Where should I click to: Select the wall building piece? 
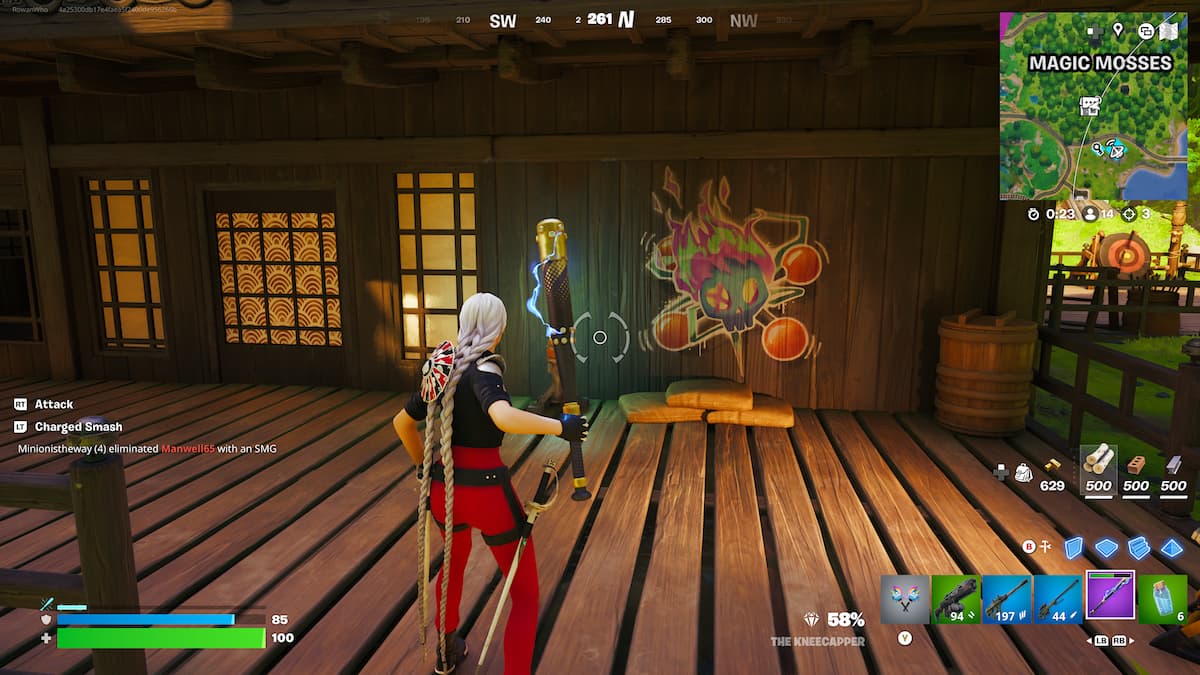point(1073,548)
